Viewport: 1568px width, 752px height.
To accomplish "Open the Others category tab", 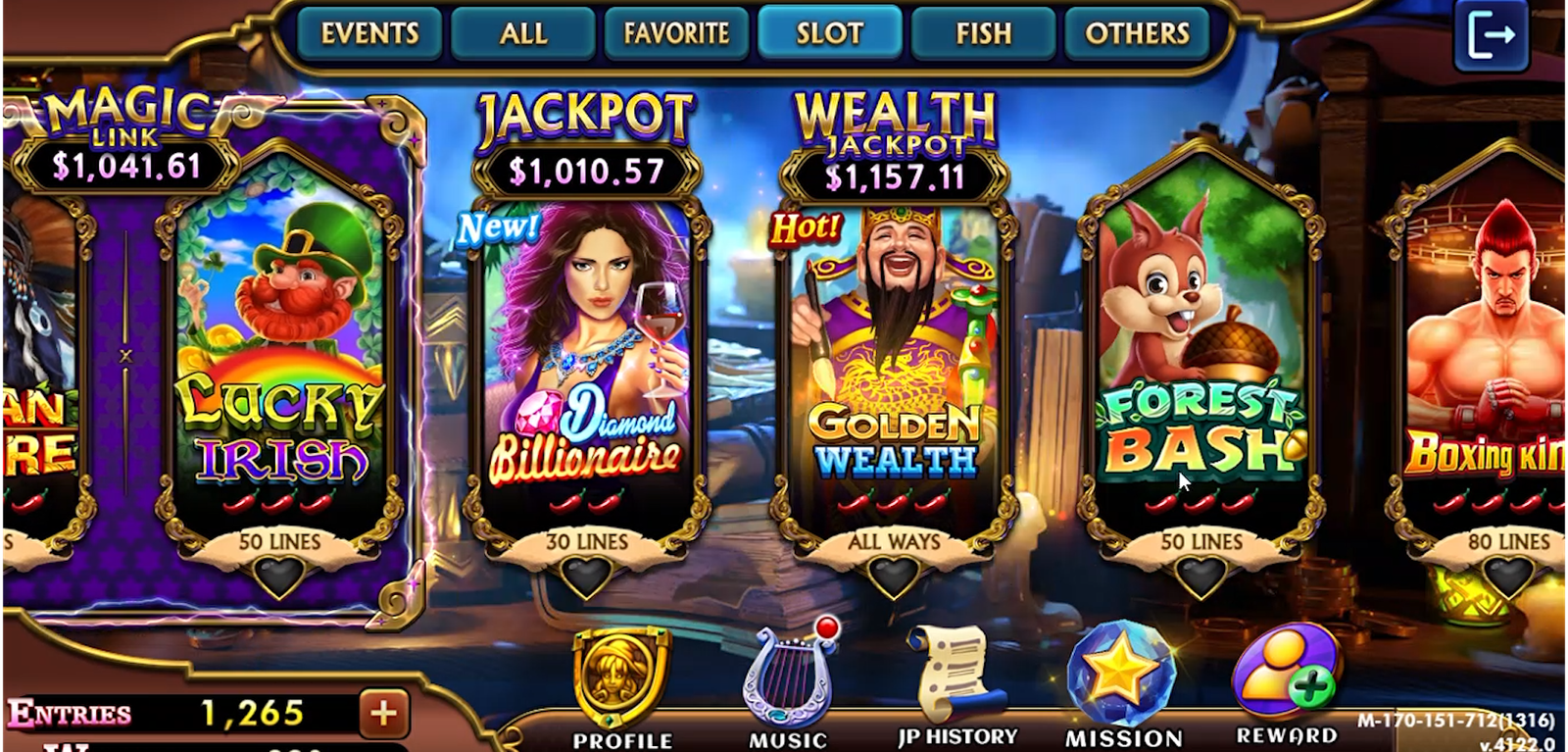I will coord(1137,34).
